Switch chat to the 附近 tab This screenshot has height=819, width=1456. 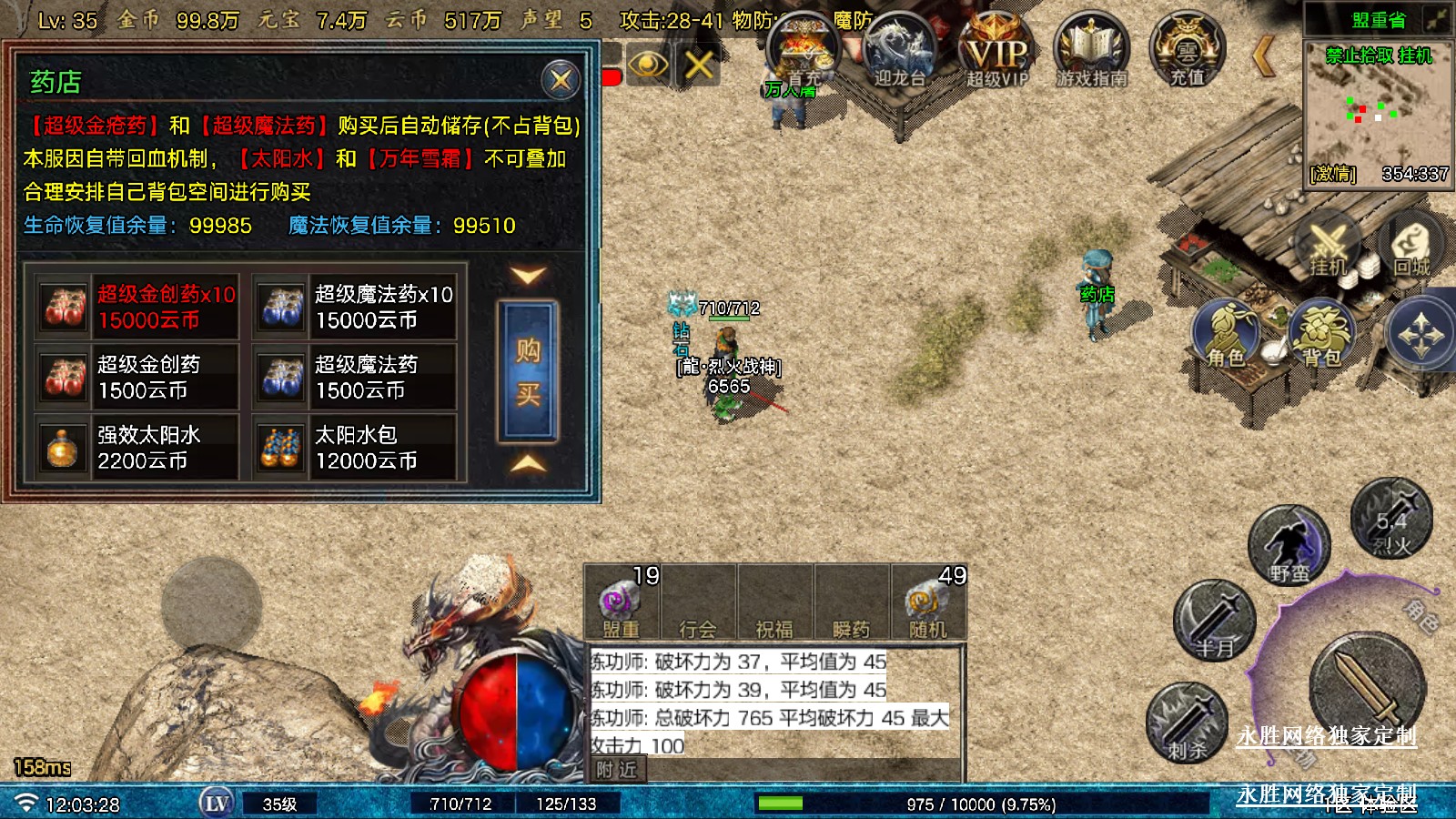click(x=616, y=770)
